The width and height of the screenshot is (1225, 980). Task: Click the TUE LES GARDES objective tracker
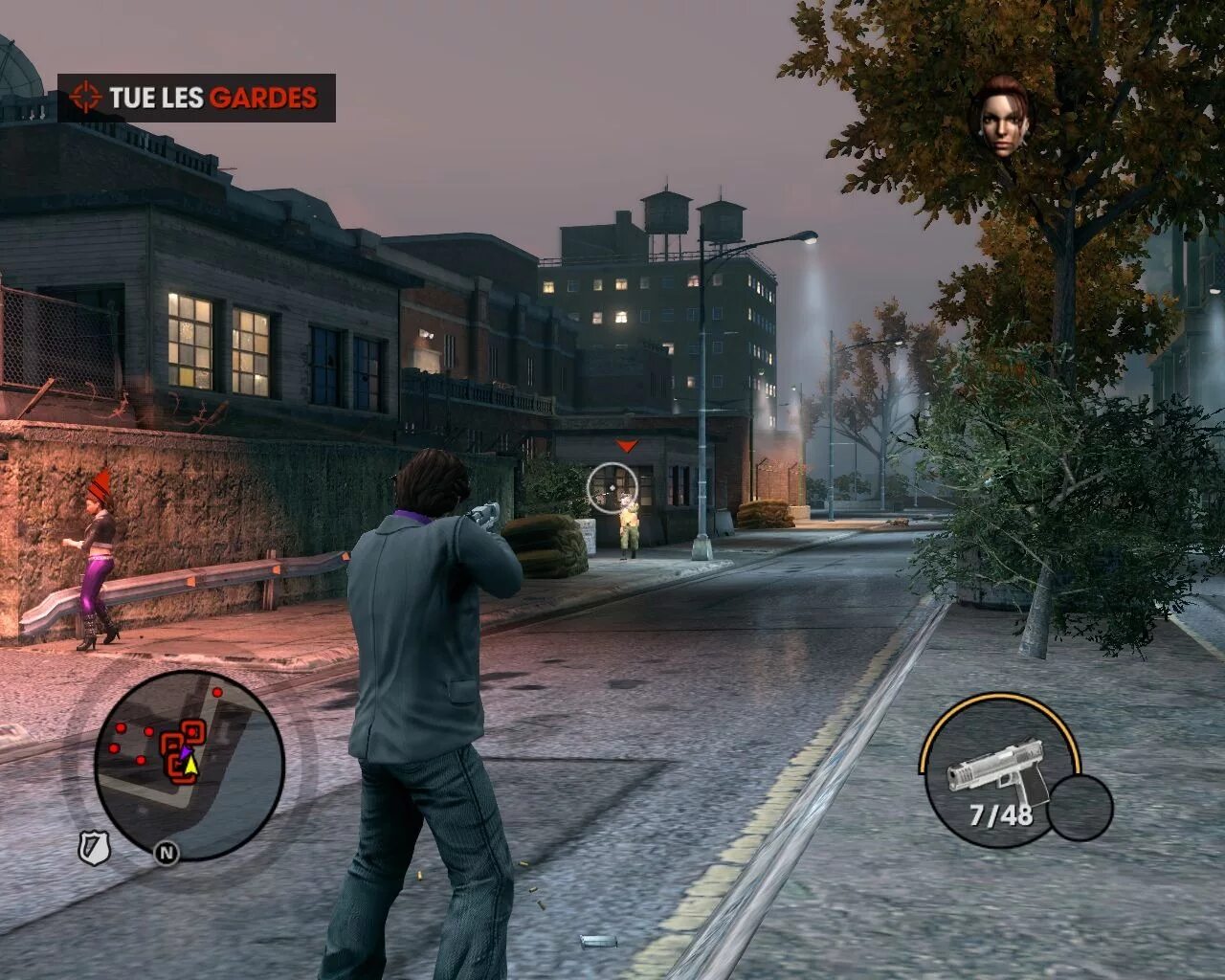tap(196, 98)
